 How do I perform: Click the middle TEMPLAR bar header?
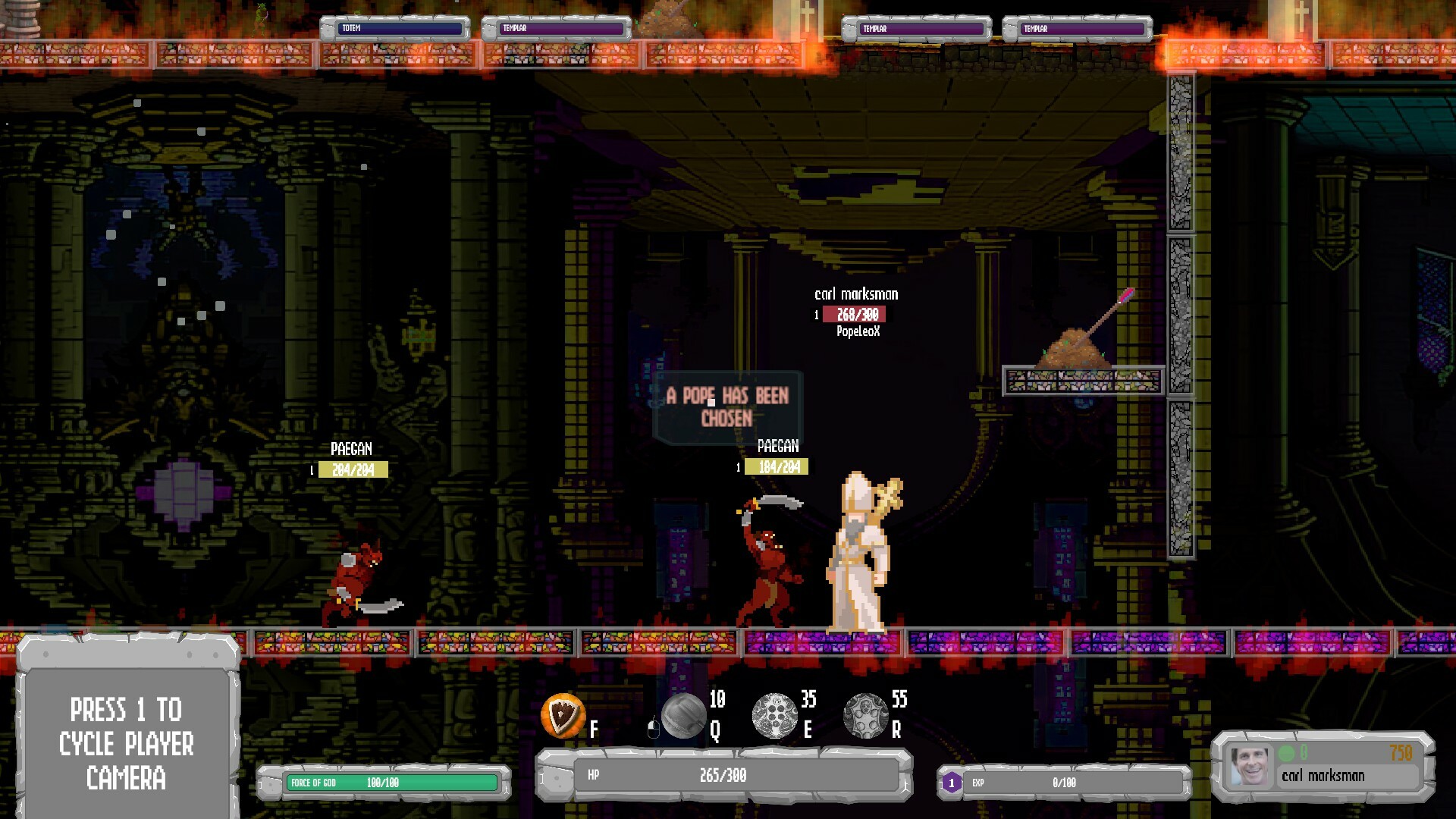click(918, 28)
